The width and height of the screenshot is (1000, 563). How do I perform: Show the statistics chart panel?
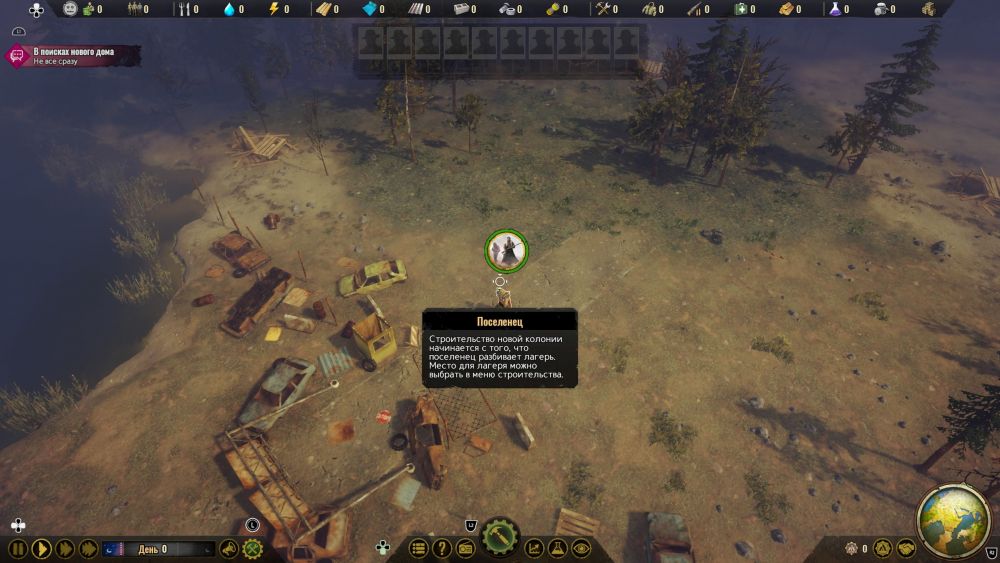click(535, 548)
